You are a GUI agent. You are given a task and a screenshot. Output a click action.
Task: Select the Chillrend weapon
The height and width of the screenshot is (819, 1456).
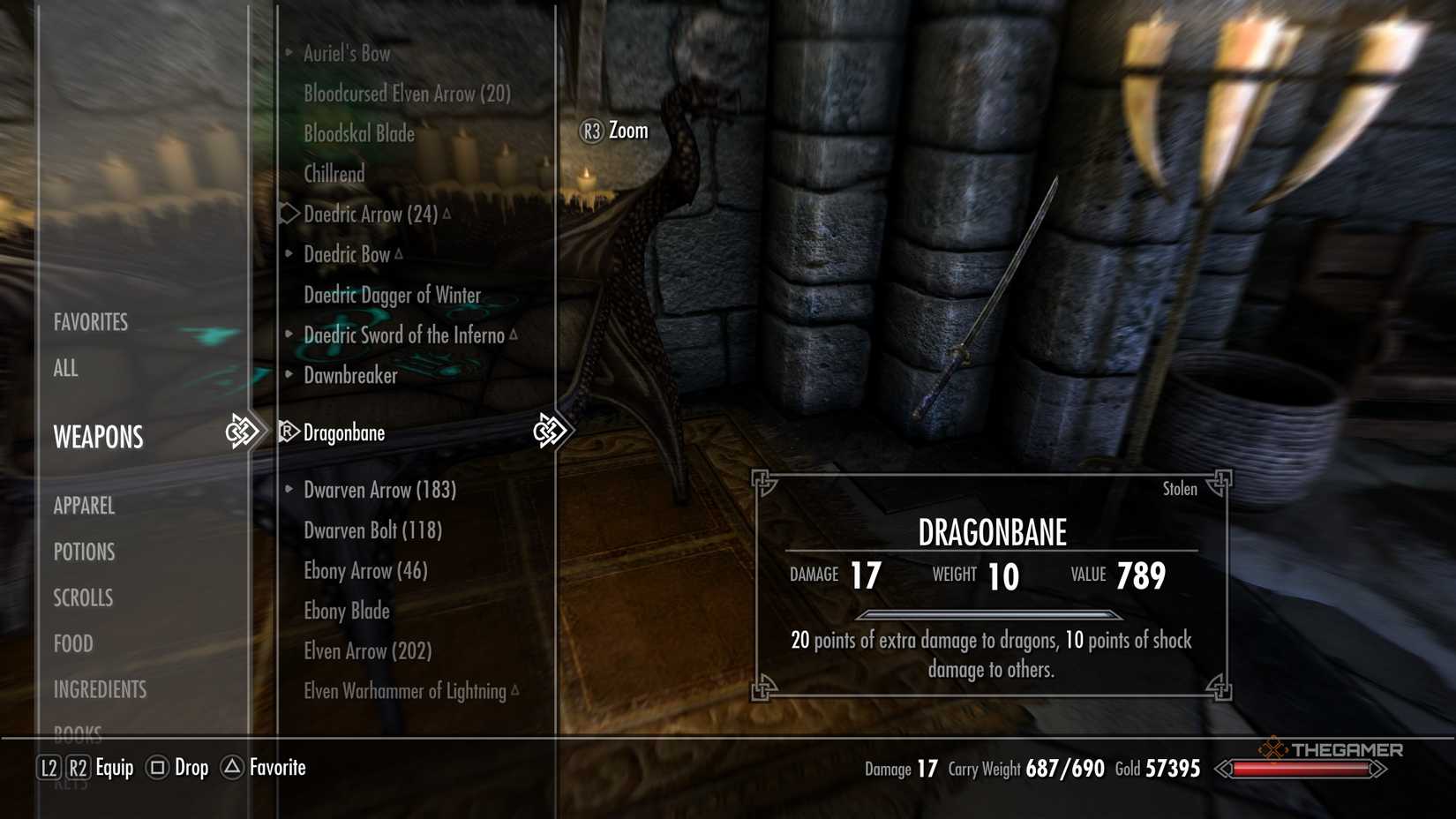pos(334,174)
